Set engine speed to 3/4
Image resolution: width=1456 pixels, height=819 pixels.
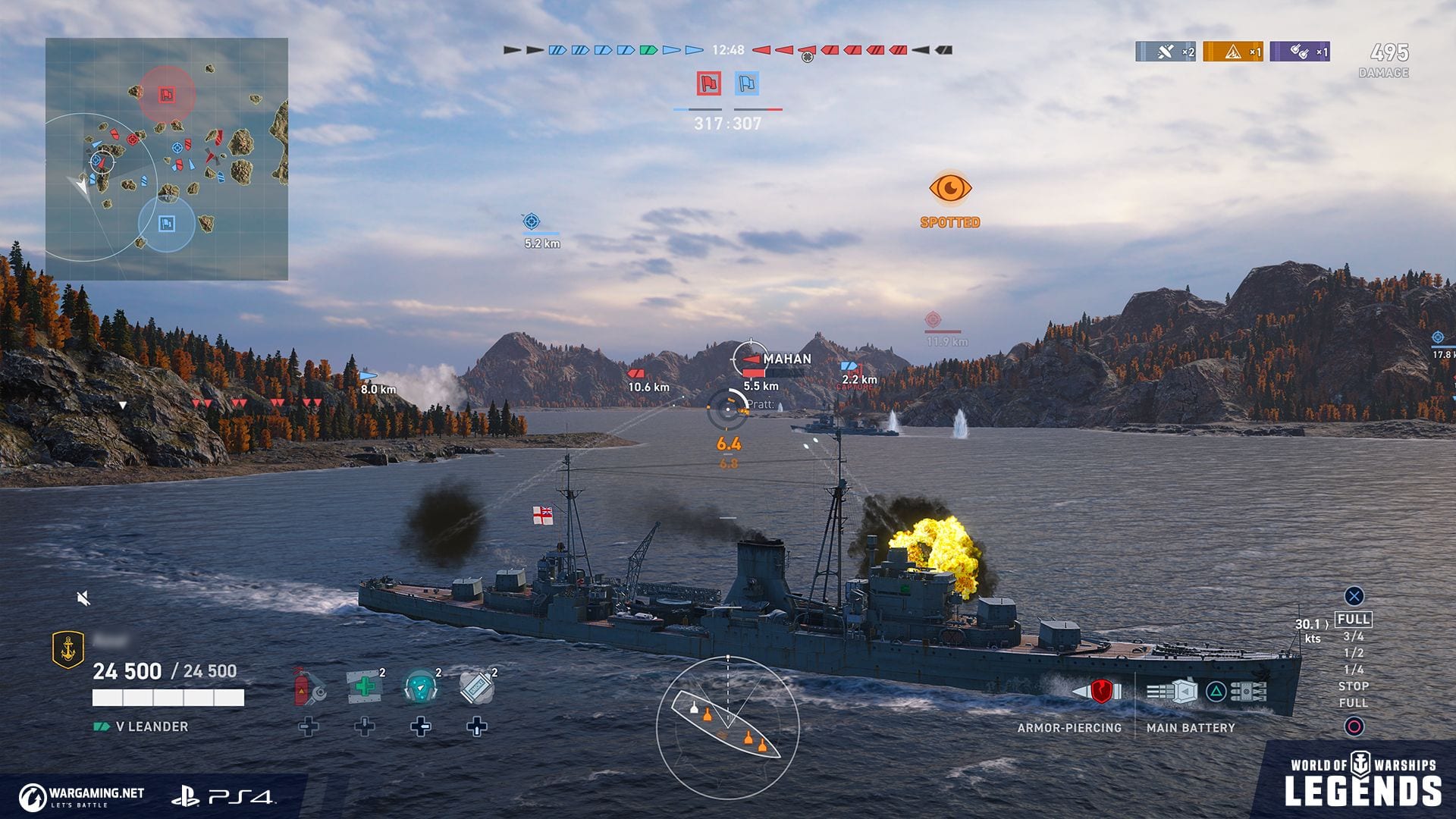[x=1354, y=636]
